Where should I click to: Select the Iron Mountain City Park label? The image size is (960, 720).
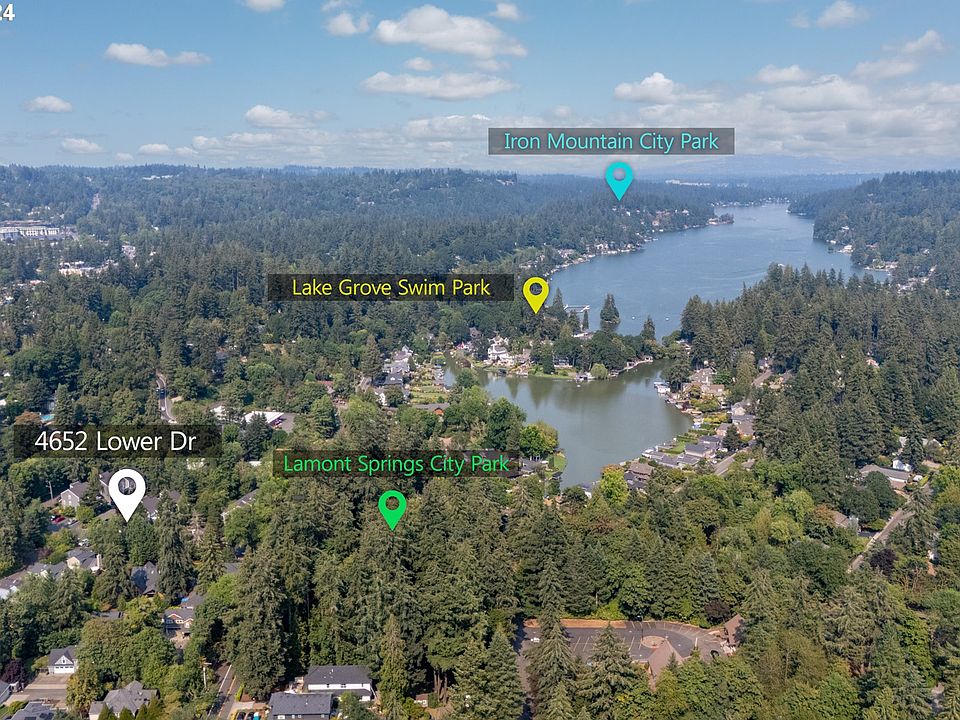tap(611, 141)
